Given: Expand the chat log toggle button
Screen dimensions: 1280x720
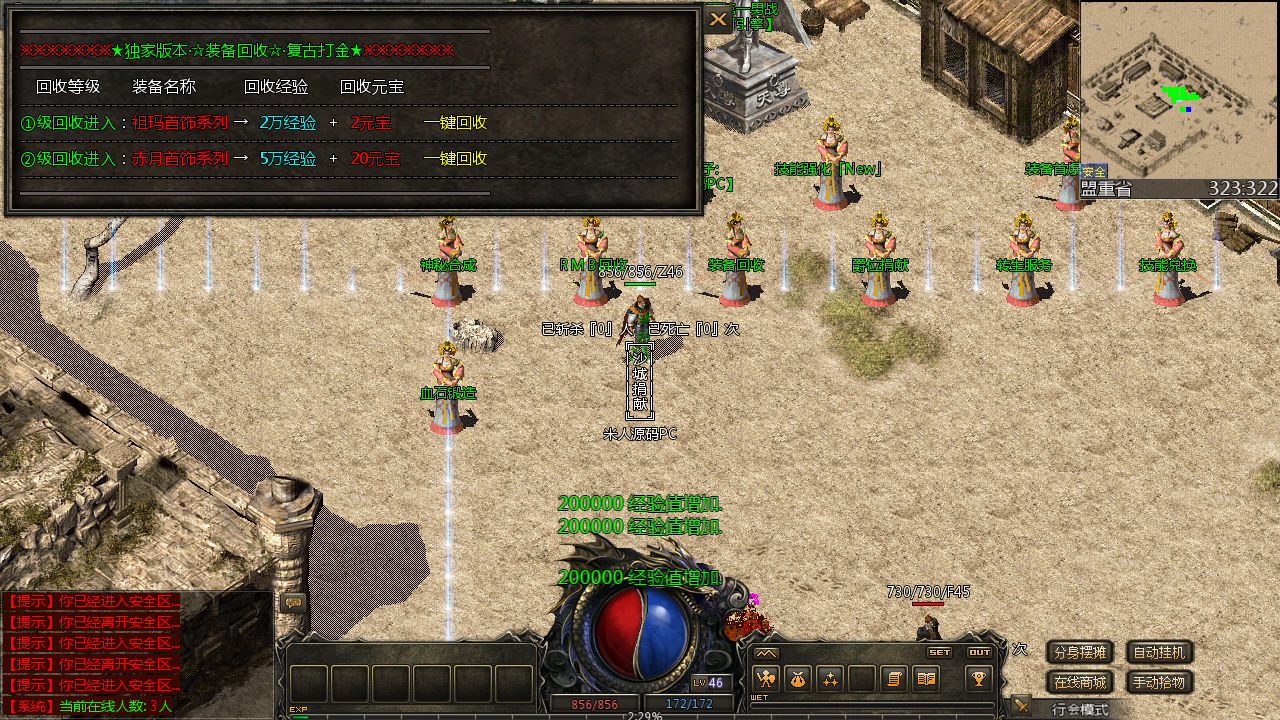Looking at the screenshot, I should (x=293, y=602).
